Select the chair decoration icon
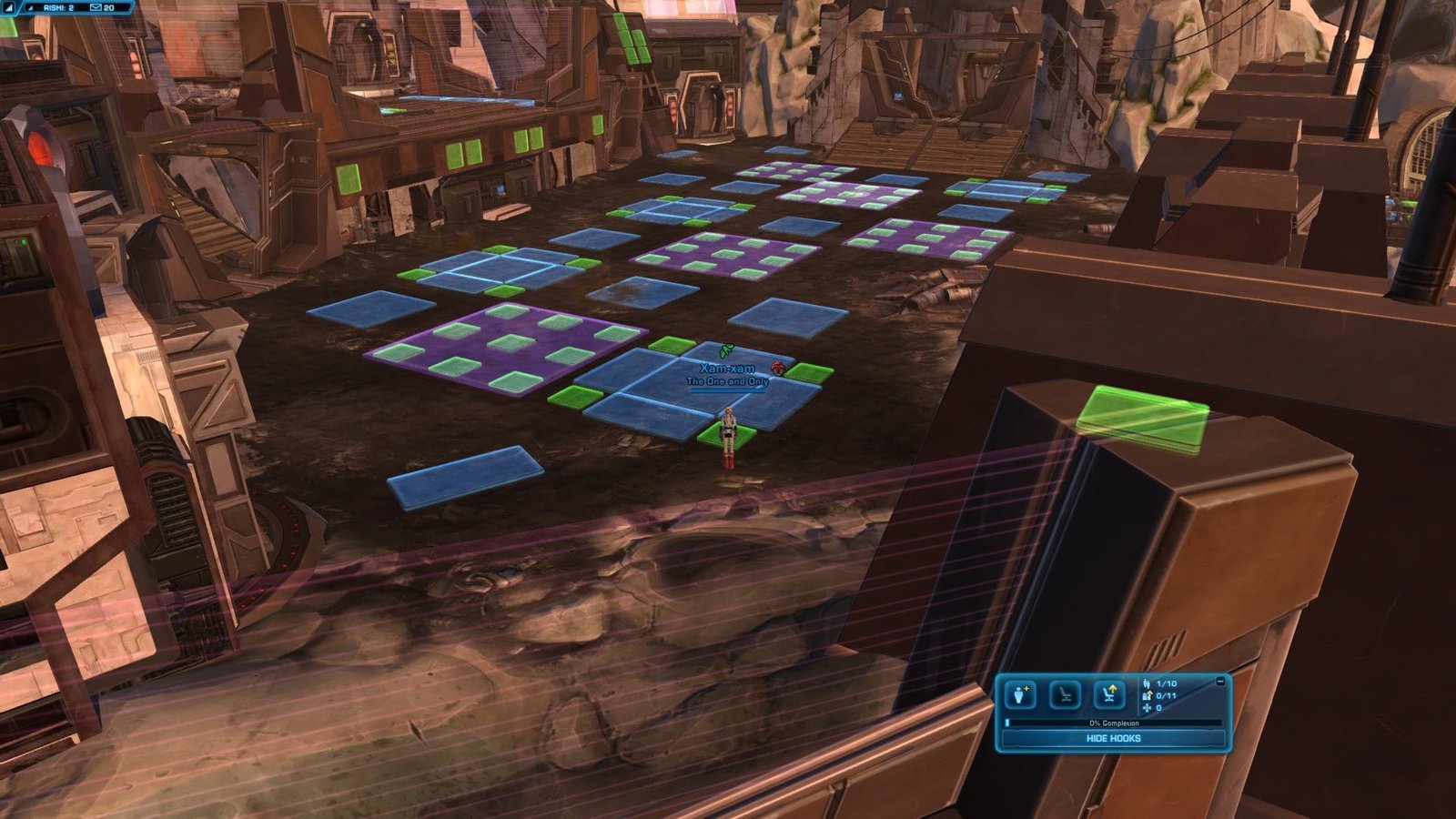 pos(1064,695)
